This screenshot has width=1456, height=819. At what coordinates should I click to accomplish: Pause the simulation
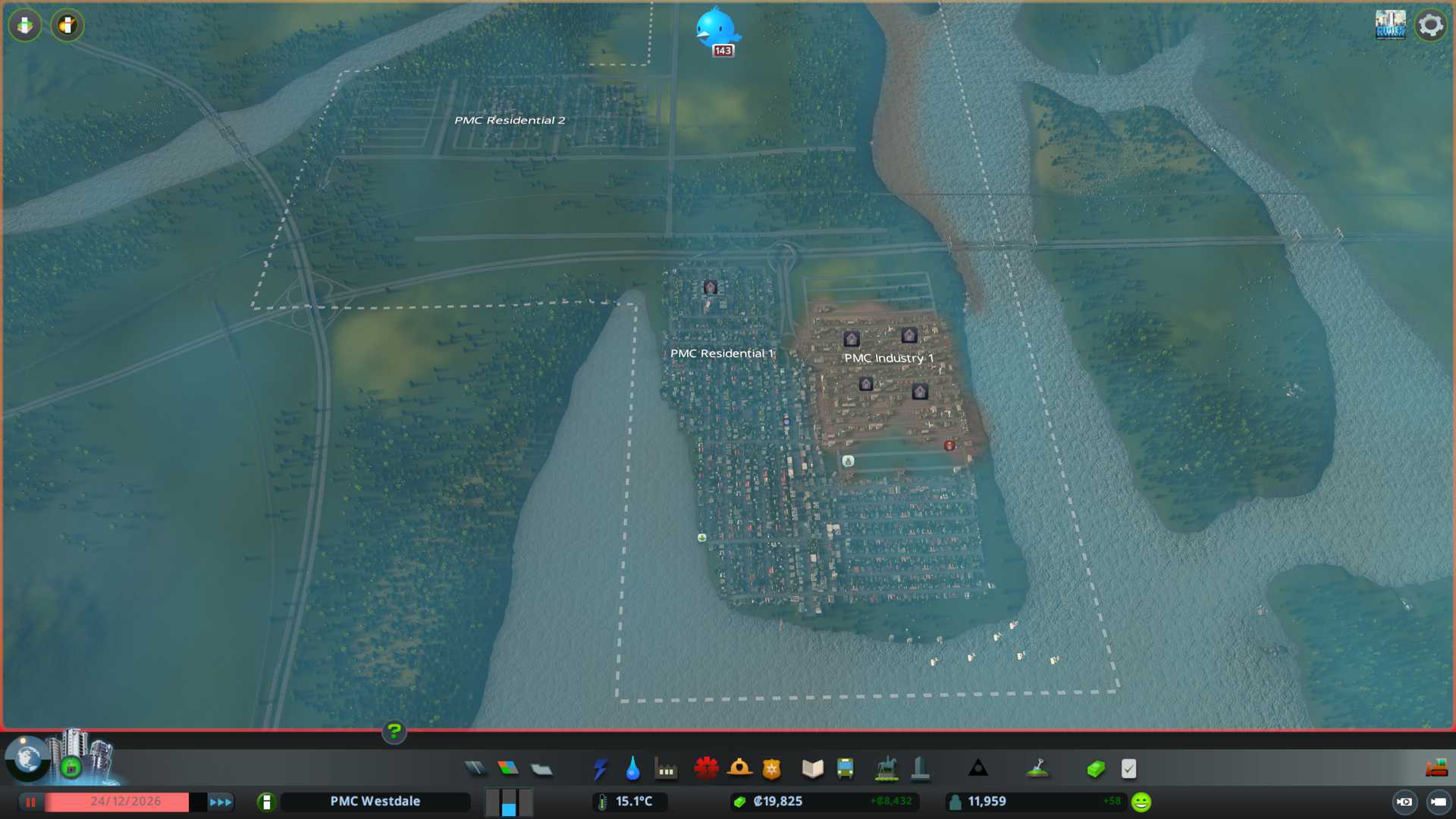(x=31, y=802)
